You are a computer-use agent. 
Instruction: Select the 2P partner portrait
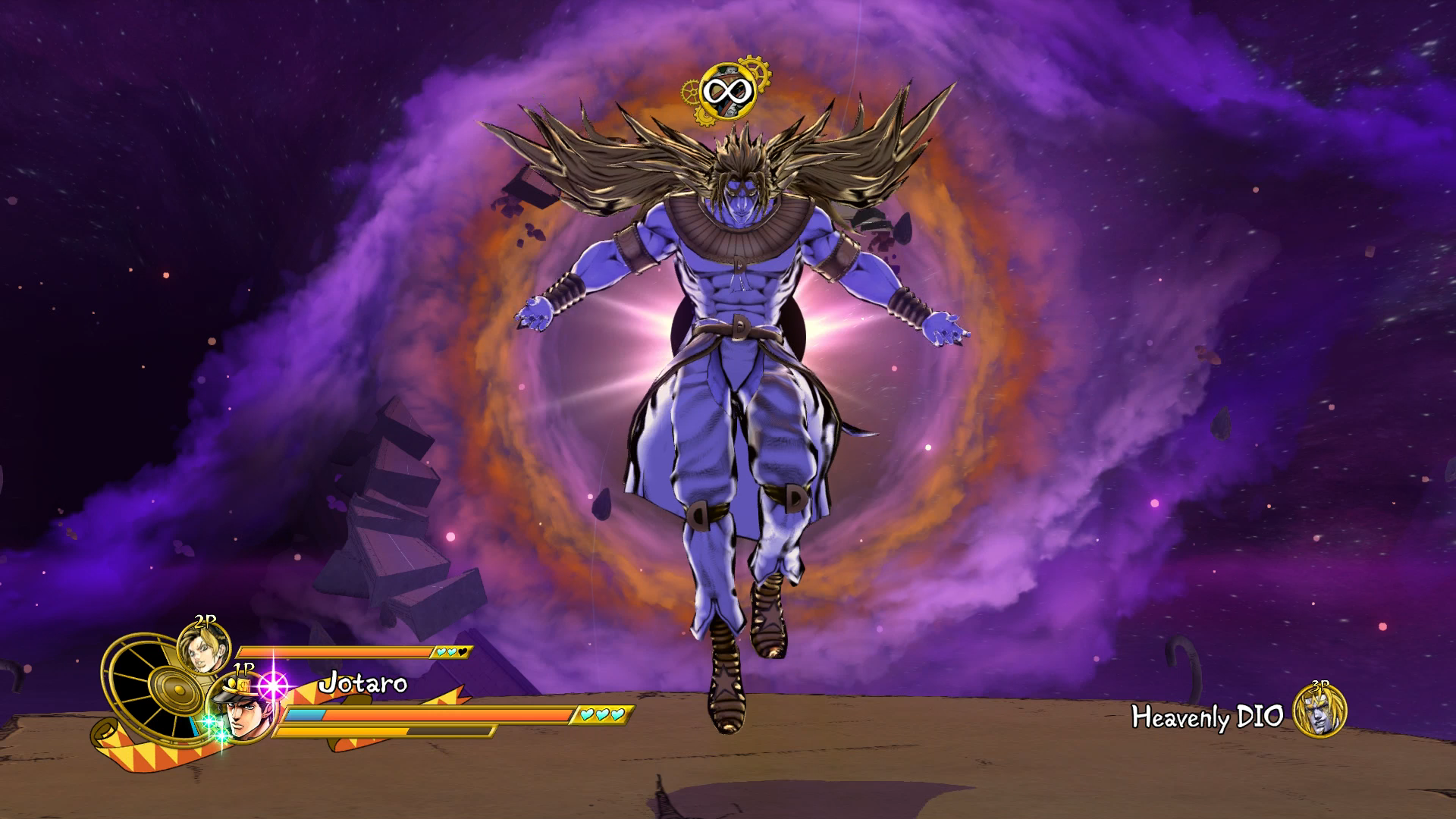[x=202, y=649]
